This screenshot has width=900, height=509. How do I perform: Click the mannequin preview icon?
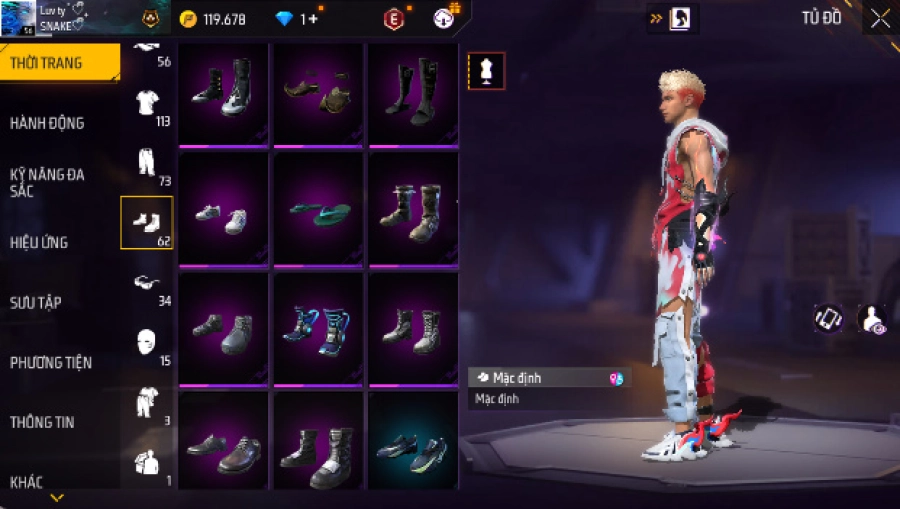pyautogui.click(x=486, y=70)
